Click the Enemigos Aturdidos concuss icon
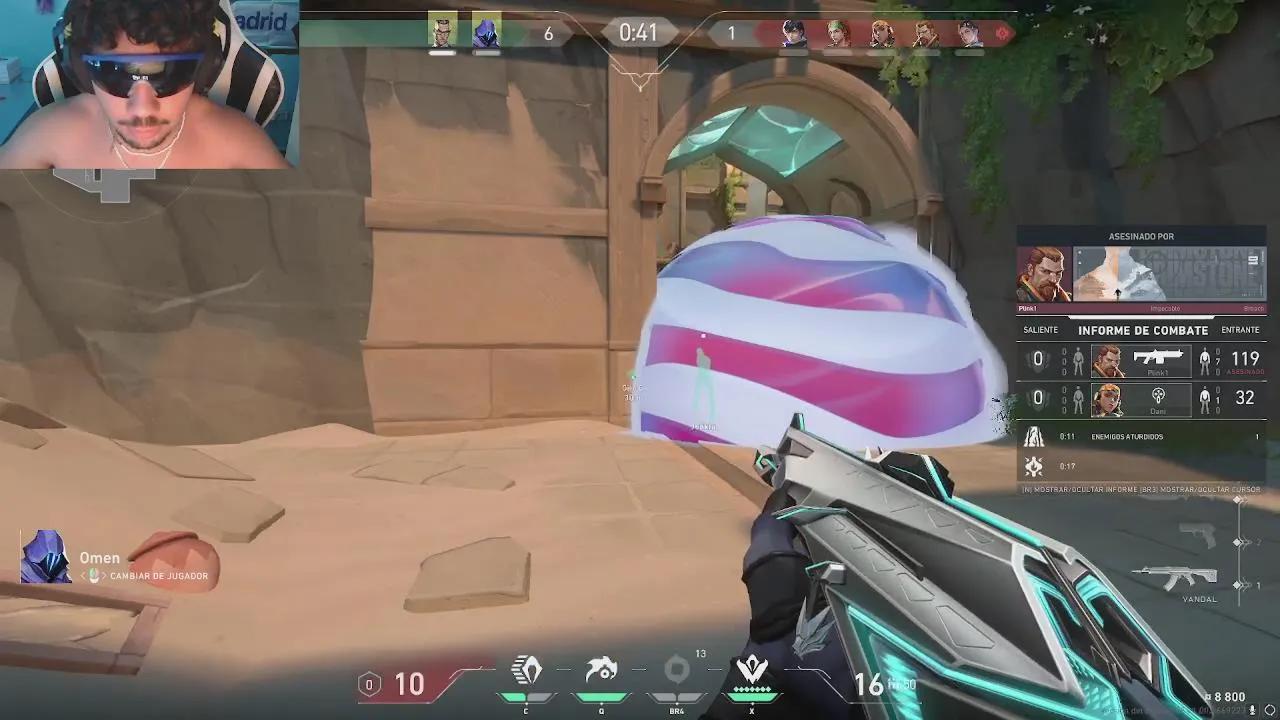The width and height of the screenshot is (1280, 720). 1033,436
